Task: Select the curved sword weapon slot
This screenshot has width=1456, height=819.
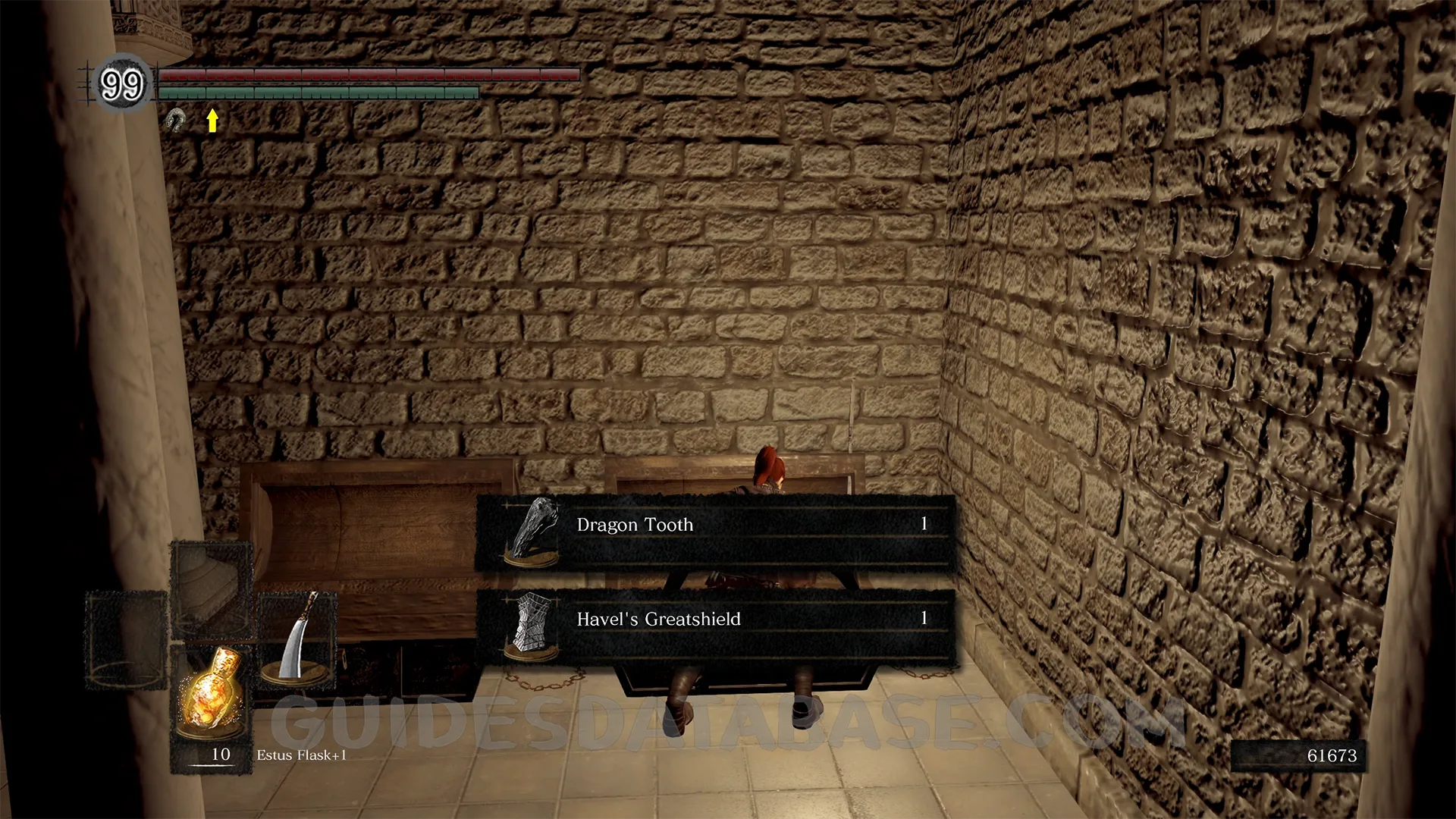Action: click(297, 639)
